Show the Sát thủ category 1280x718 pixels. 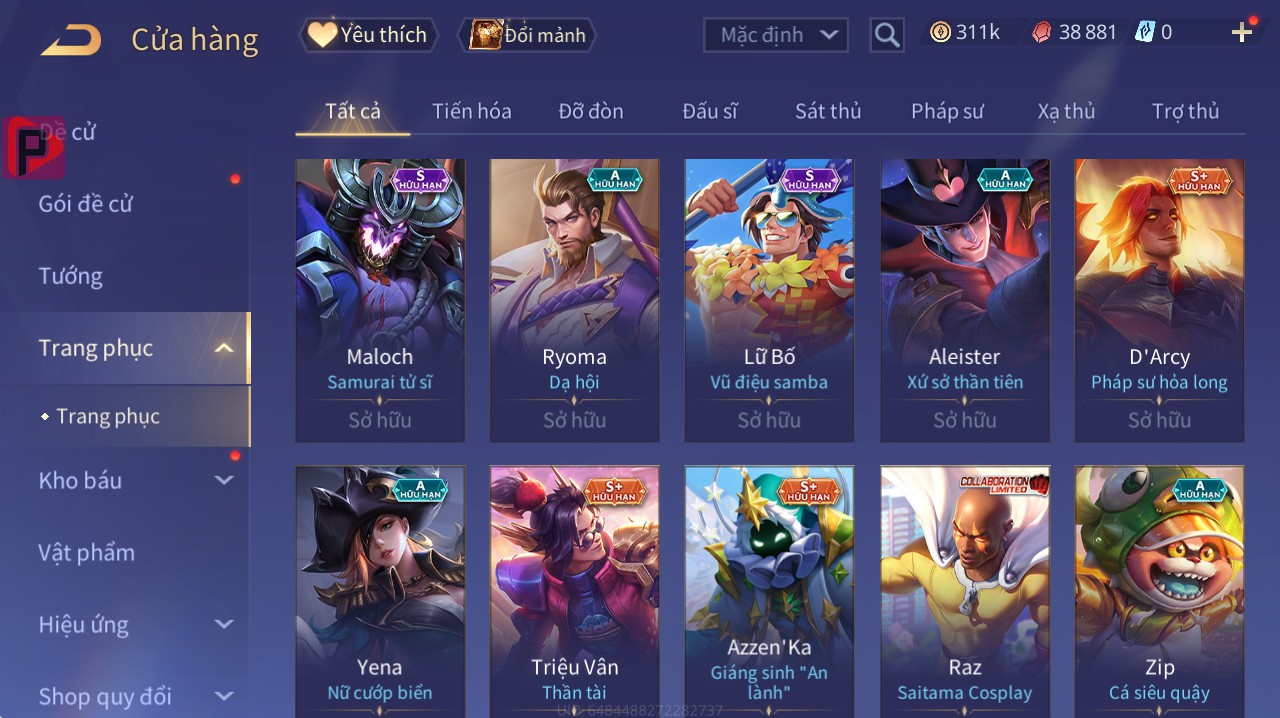(x=828, y=111)
